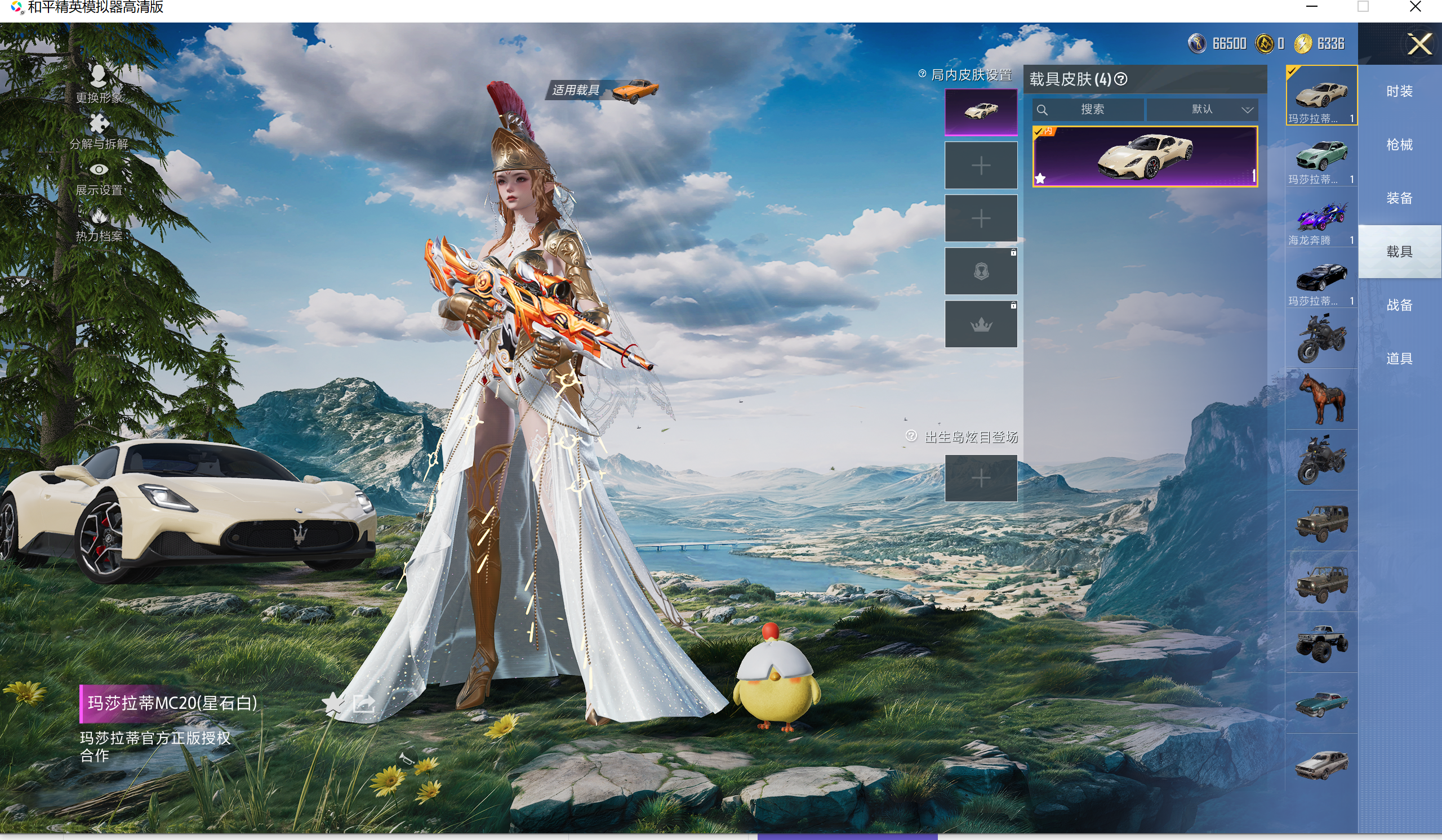Select the brown horse mount thumbnail
This screenshot has width=1442, height=840.
click(x=1321, y=399)
